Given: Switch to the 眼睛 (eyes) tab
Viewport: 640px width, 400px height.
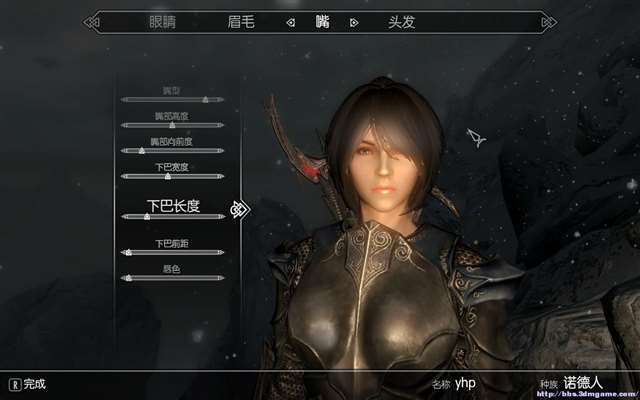Looking at the screenshot, I should (161, 21).
